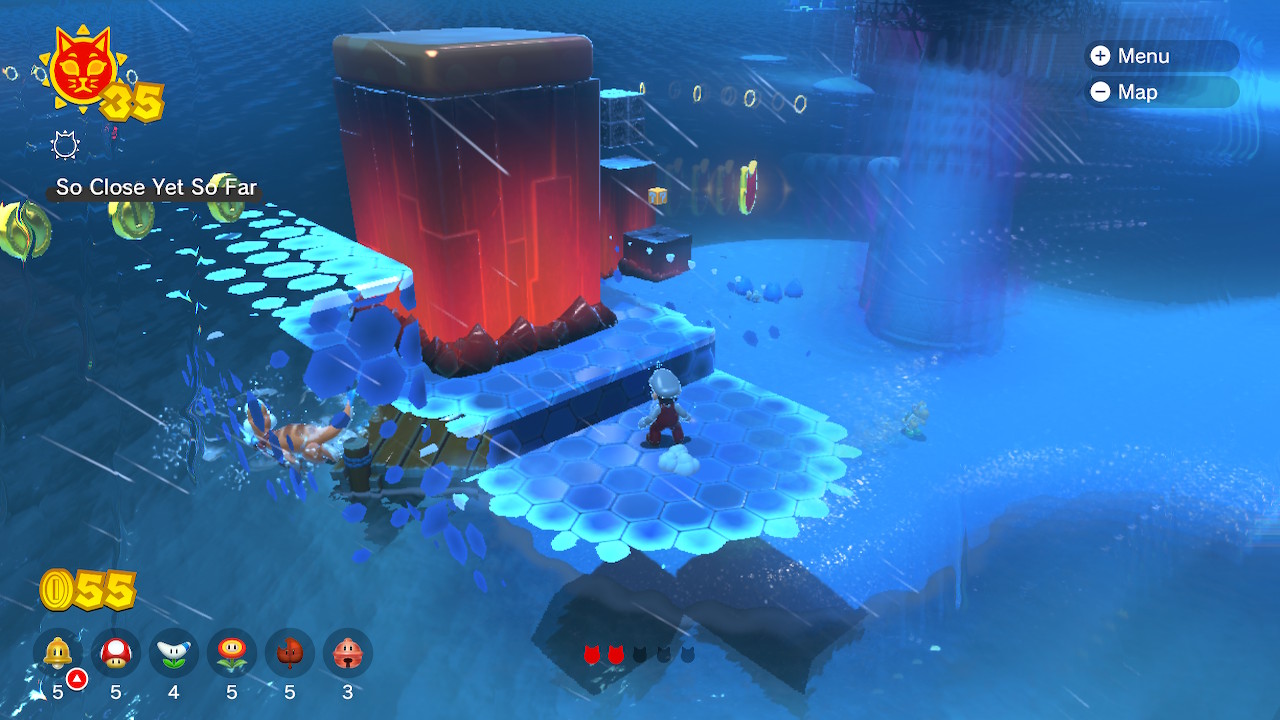Select the Fire Flower power-up
This screenshot has width=1280, height=720.
click(232, 654)
